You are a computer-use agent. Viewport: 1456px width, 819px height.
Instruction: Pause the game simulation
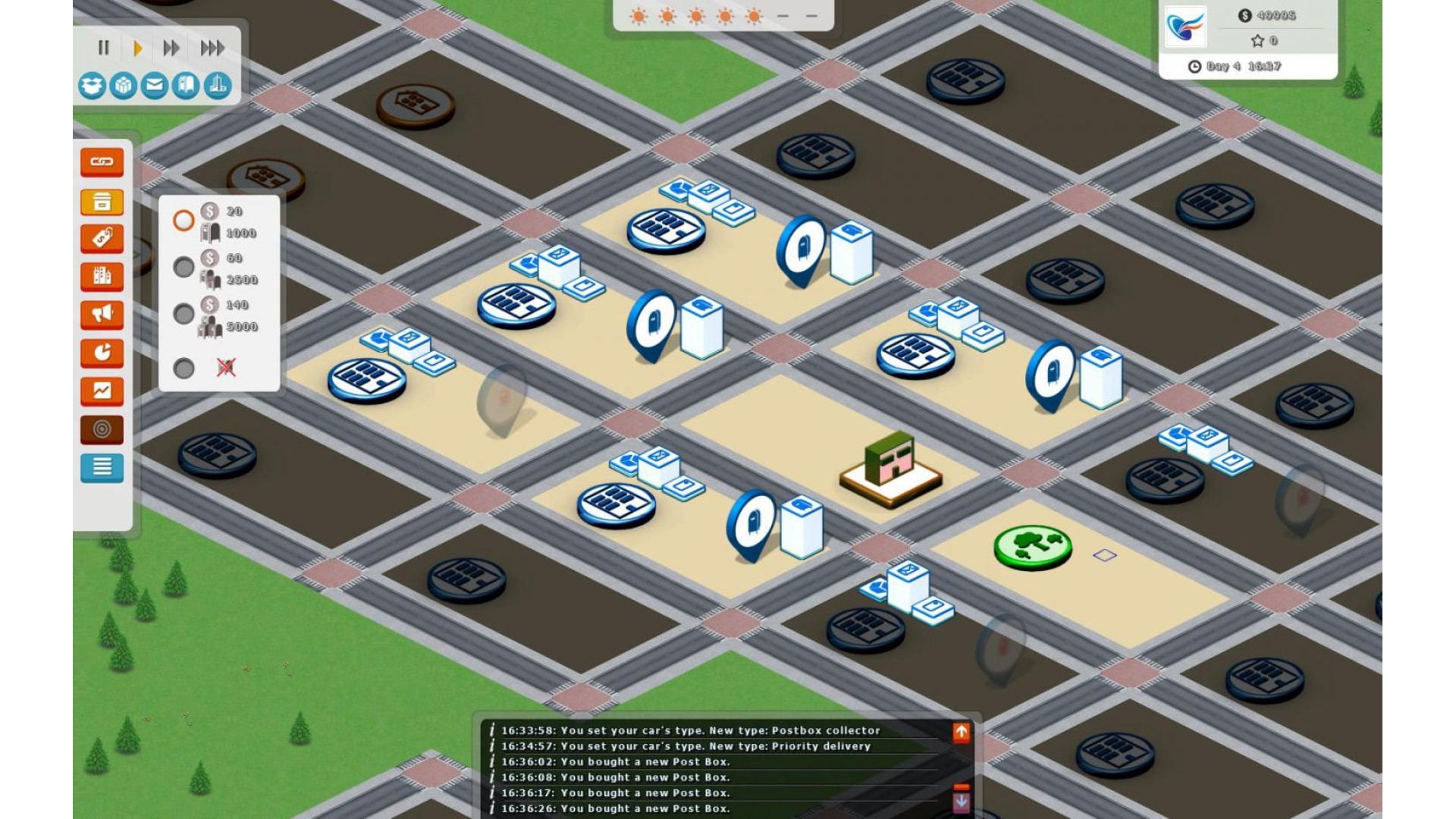pyautogui.click(x=104, y=49)
